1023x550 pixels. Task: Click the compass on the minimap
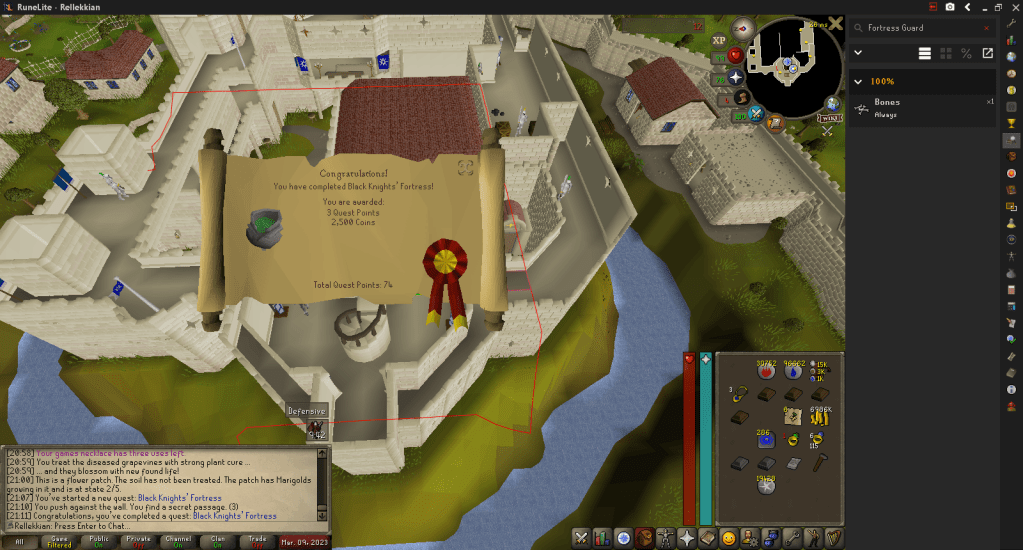[742, 28]
